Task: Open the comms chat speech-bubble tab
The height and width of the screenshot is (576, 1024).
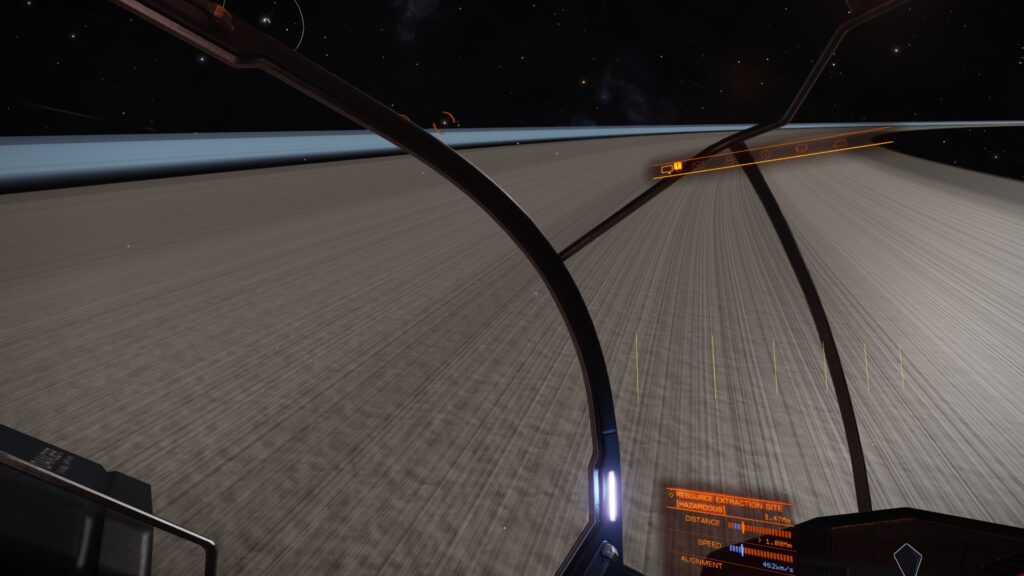Action: (666, 169)
